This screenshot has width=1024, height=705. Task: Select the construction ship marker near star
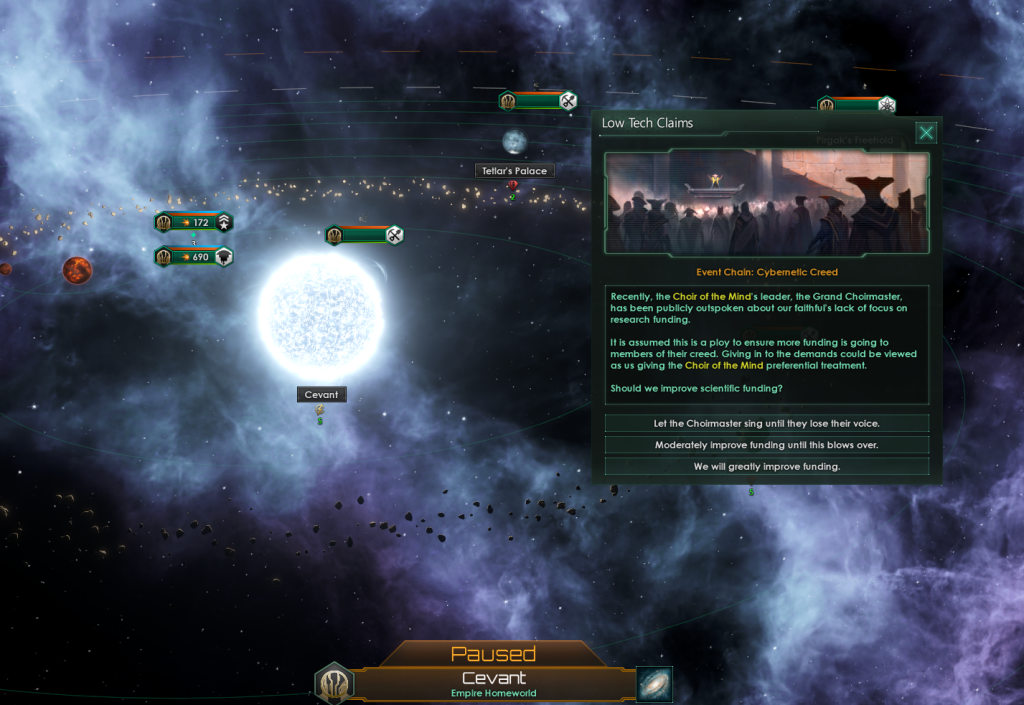(x=365, y=235)
